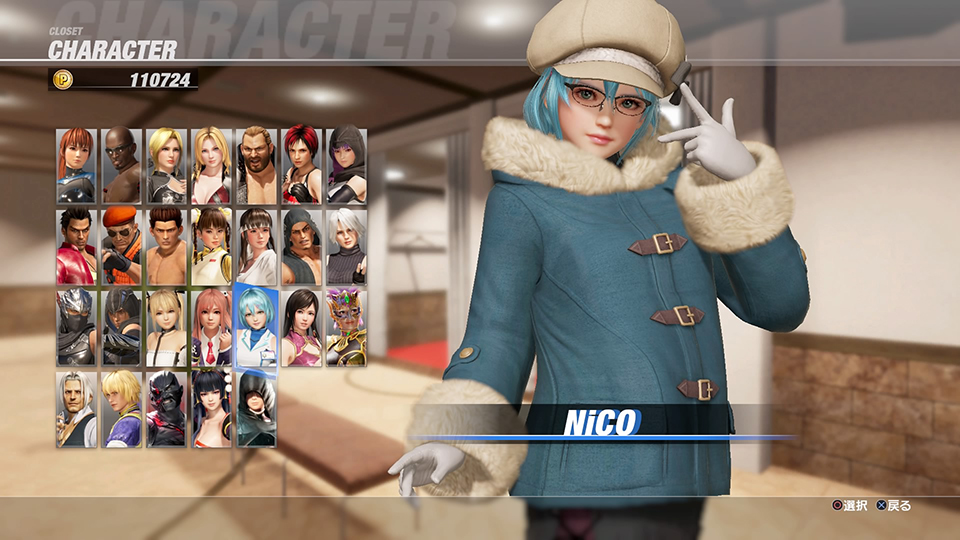Image resolution: width=960 pixels, height=540 pixels.
Task: Select the bearded wrestler Bass
Action: (x=256, y=165)
